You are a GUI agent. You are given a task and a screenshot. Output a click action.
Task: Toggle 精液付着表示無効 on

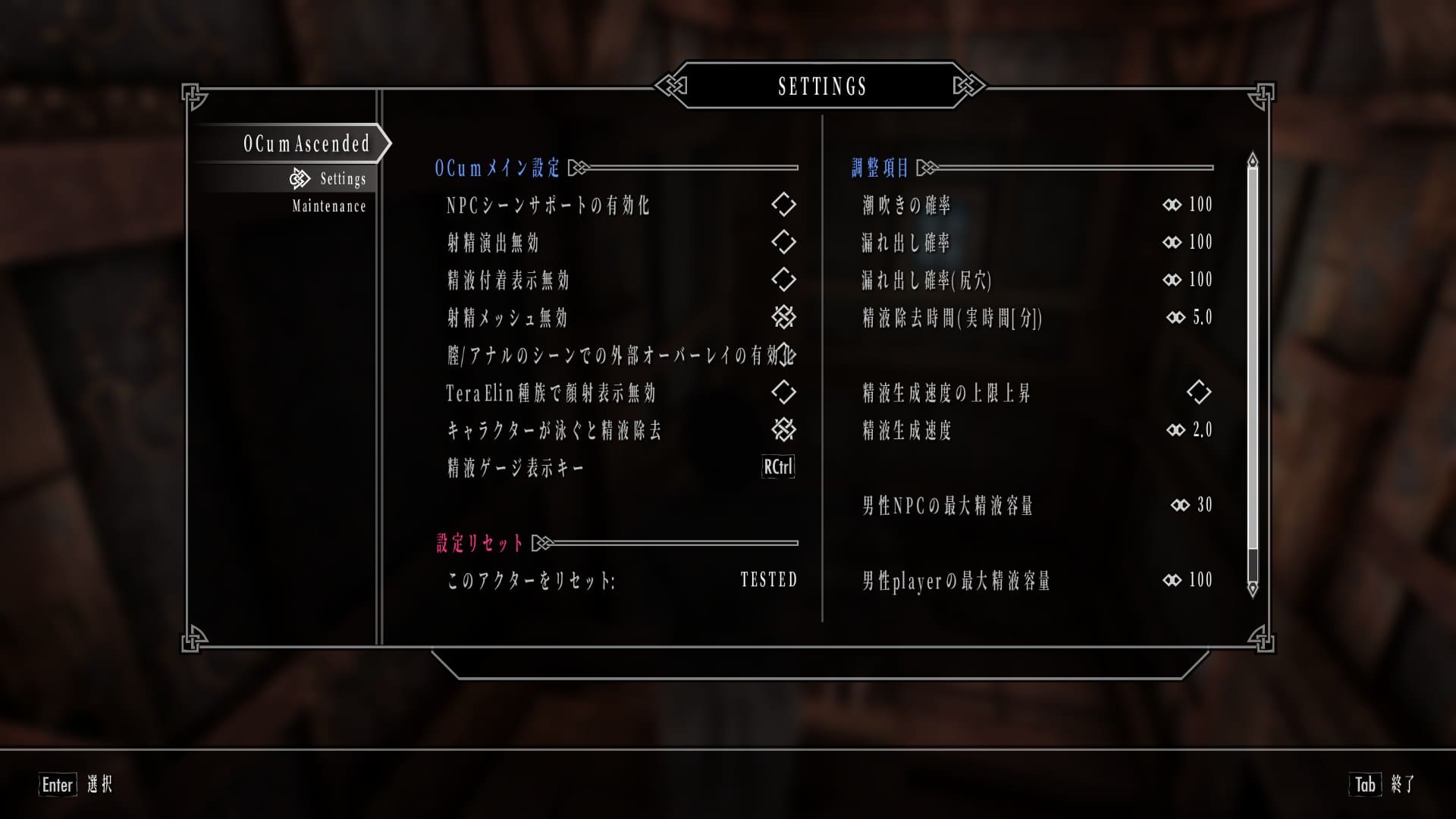[785, 280]
